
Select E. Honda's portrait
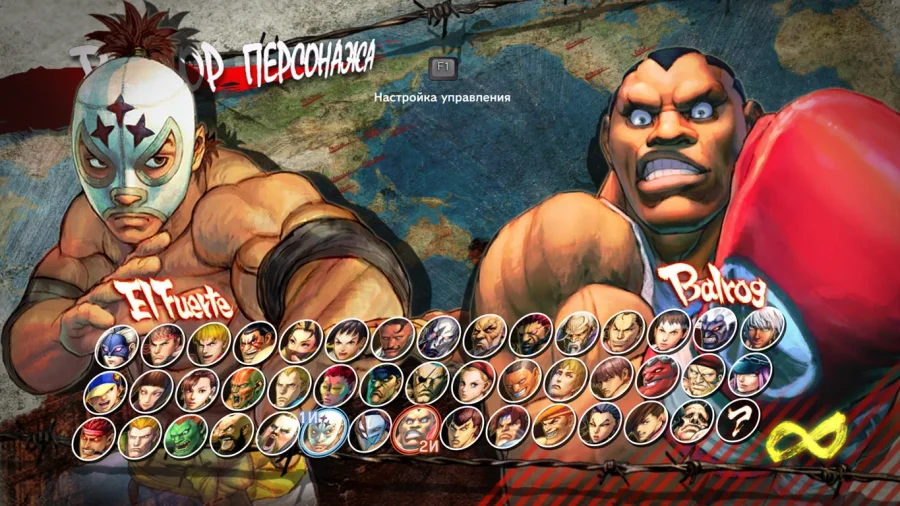click(x=255, y=343)
